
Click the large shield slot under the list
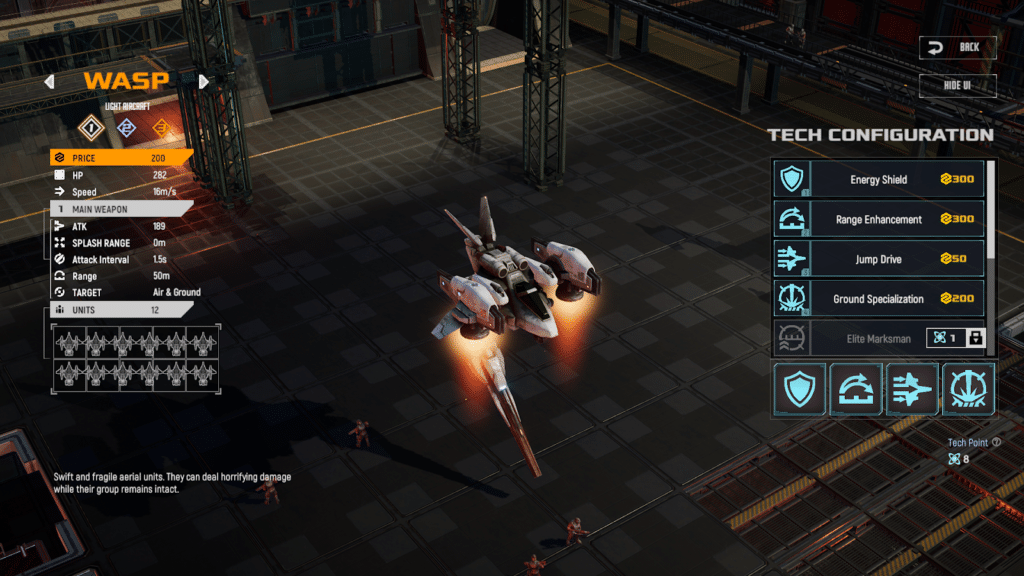pos(799,389)
